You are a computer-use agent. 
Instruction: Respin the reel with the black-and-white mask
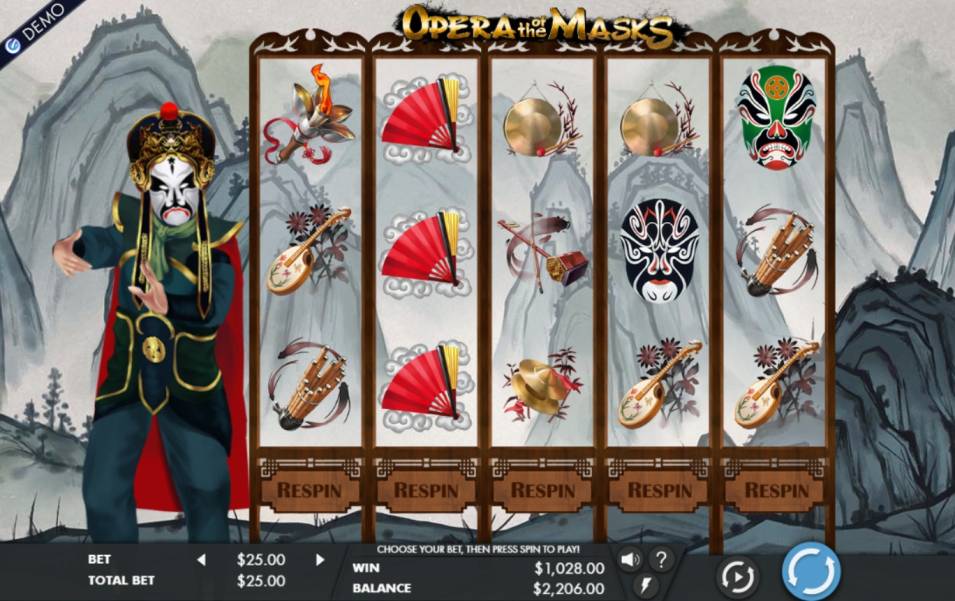[x=660, y=491]
